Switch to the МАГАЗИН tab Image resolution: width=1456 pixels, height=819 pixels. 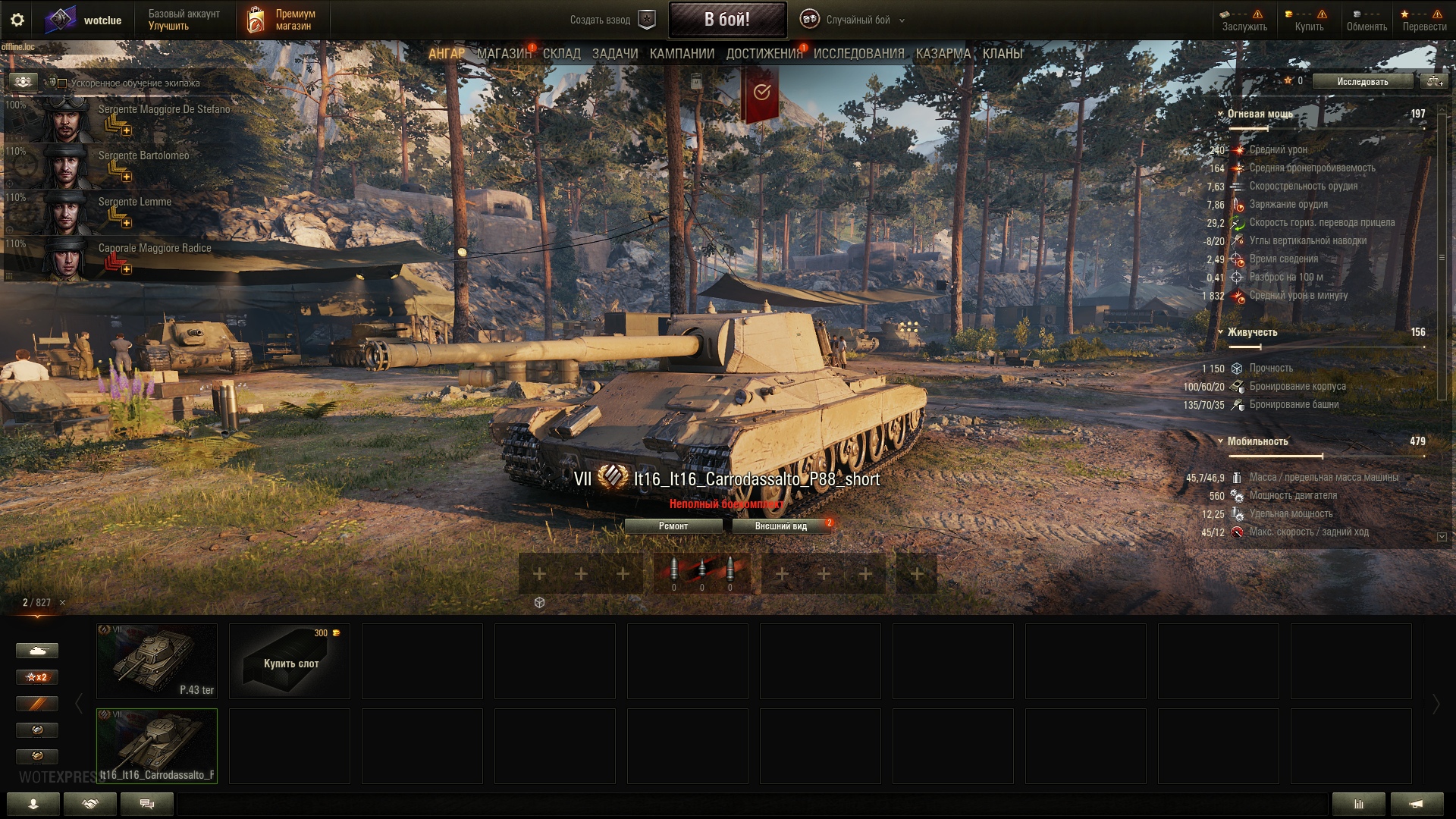click(504, 54)
